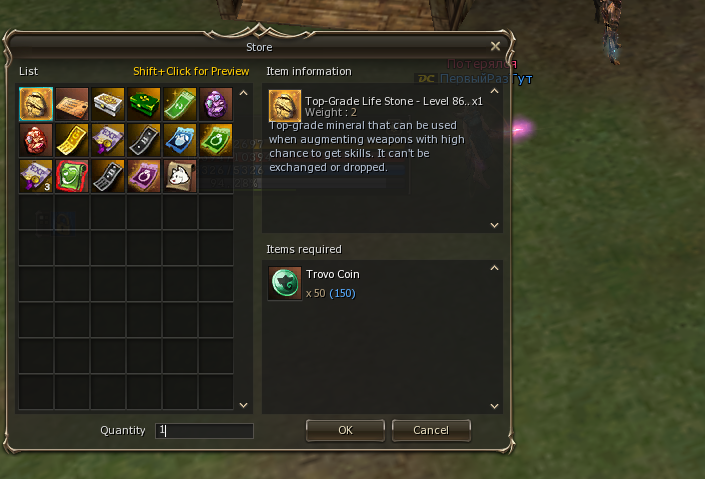Image resolution: width=705 pixels, height=479 pixels.
Task: Close the Store window
Action: tap(496, 46)
